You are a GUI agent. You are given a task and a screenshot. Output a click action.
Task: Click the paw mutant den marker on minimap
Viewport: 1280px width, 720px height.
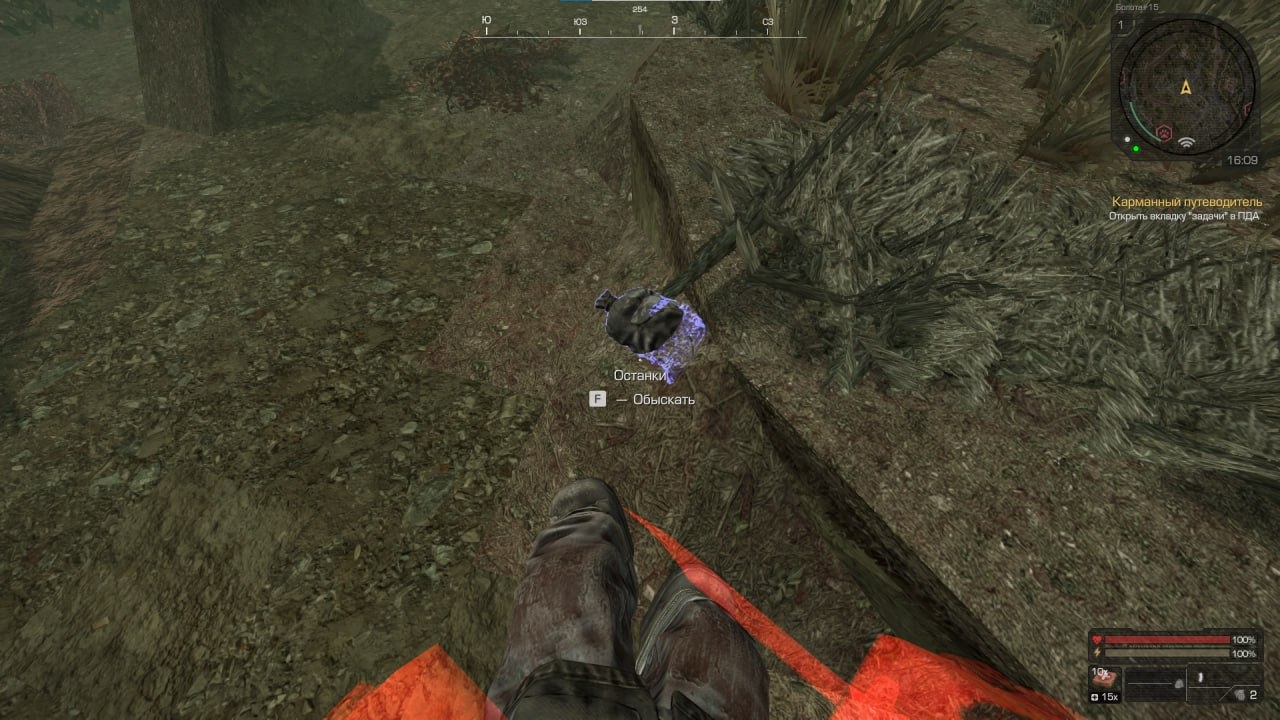tap(1163, 132)
